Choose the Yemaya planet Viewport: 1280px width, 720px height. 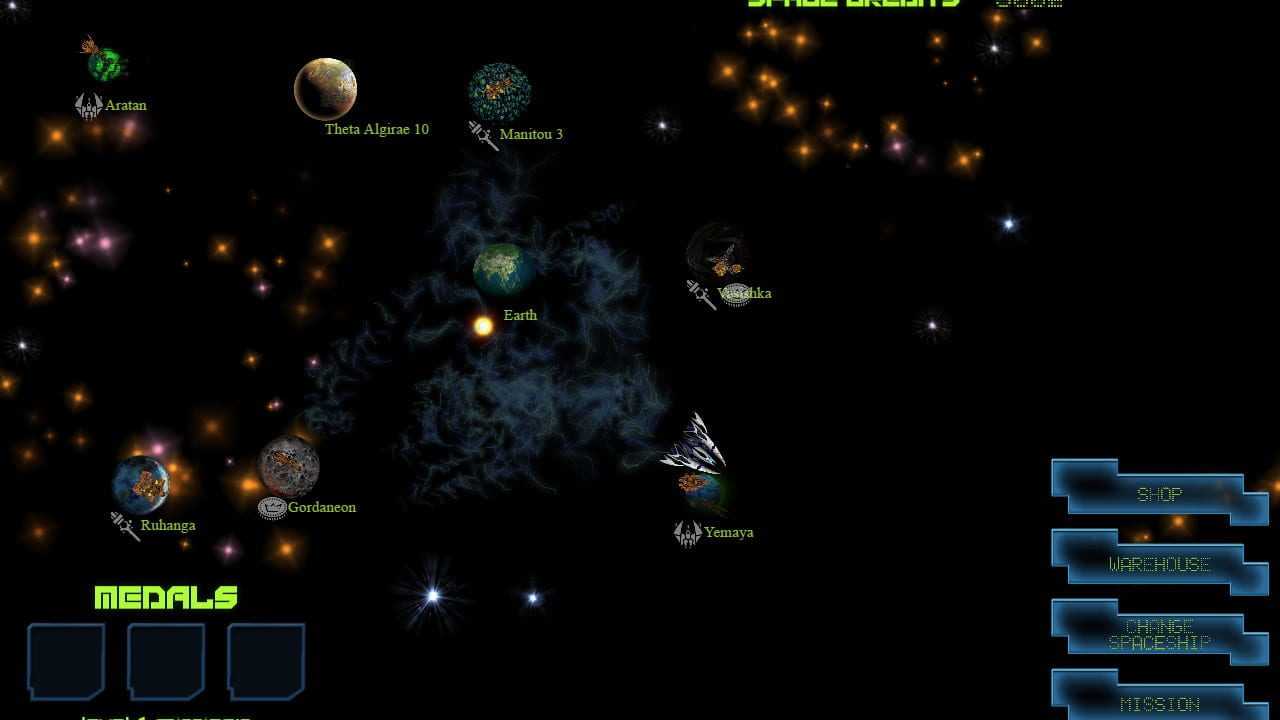tap(703, 491)
